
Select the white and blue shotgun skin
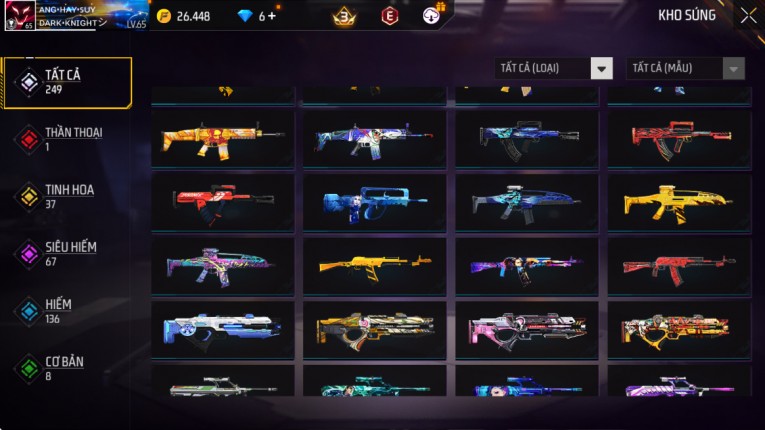coord(222,329)
